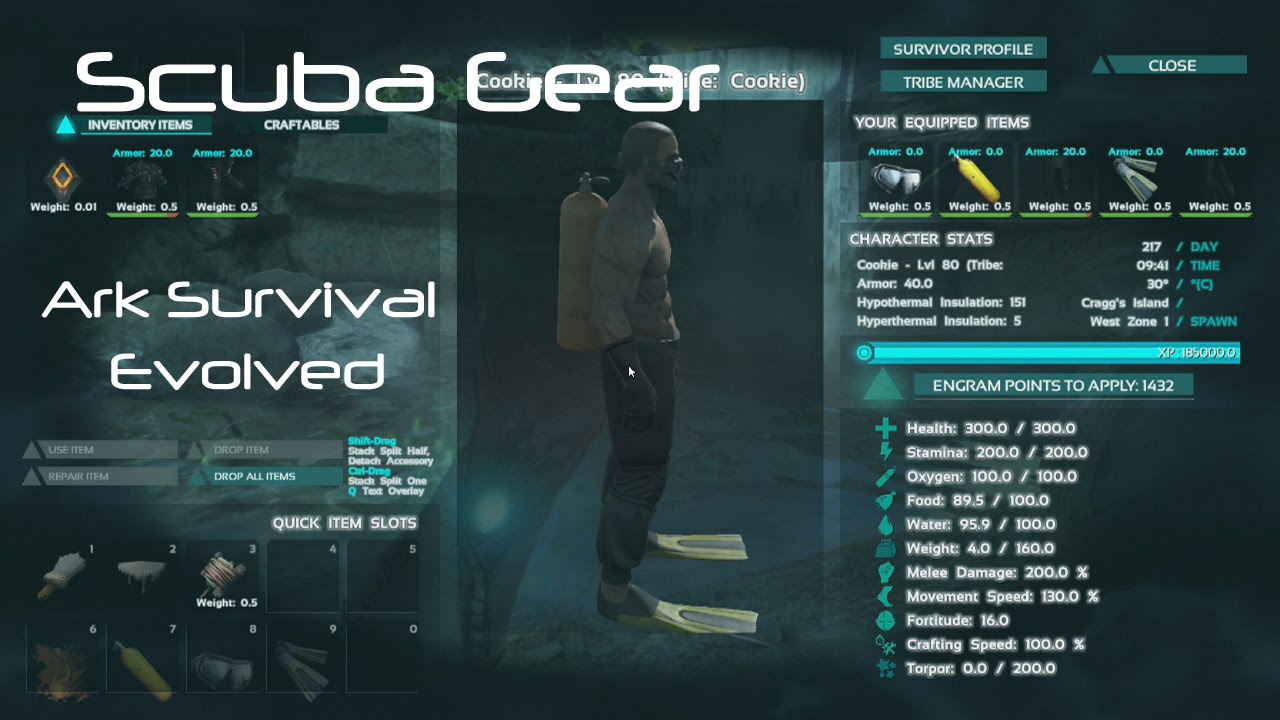Select the flippers in quick slot 9
The width and height of the screenshot is (1280, 720).
302,665
